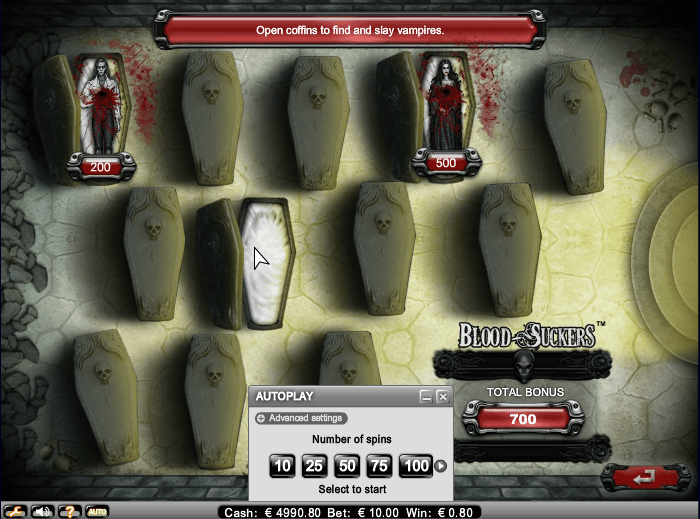Expand Advanced settings in Autoplay
The image size is (700, 519).
[300, 418]
